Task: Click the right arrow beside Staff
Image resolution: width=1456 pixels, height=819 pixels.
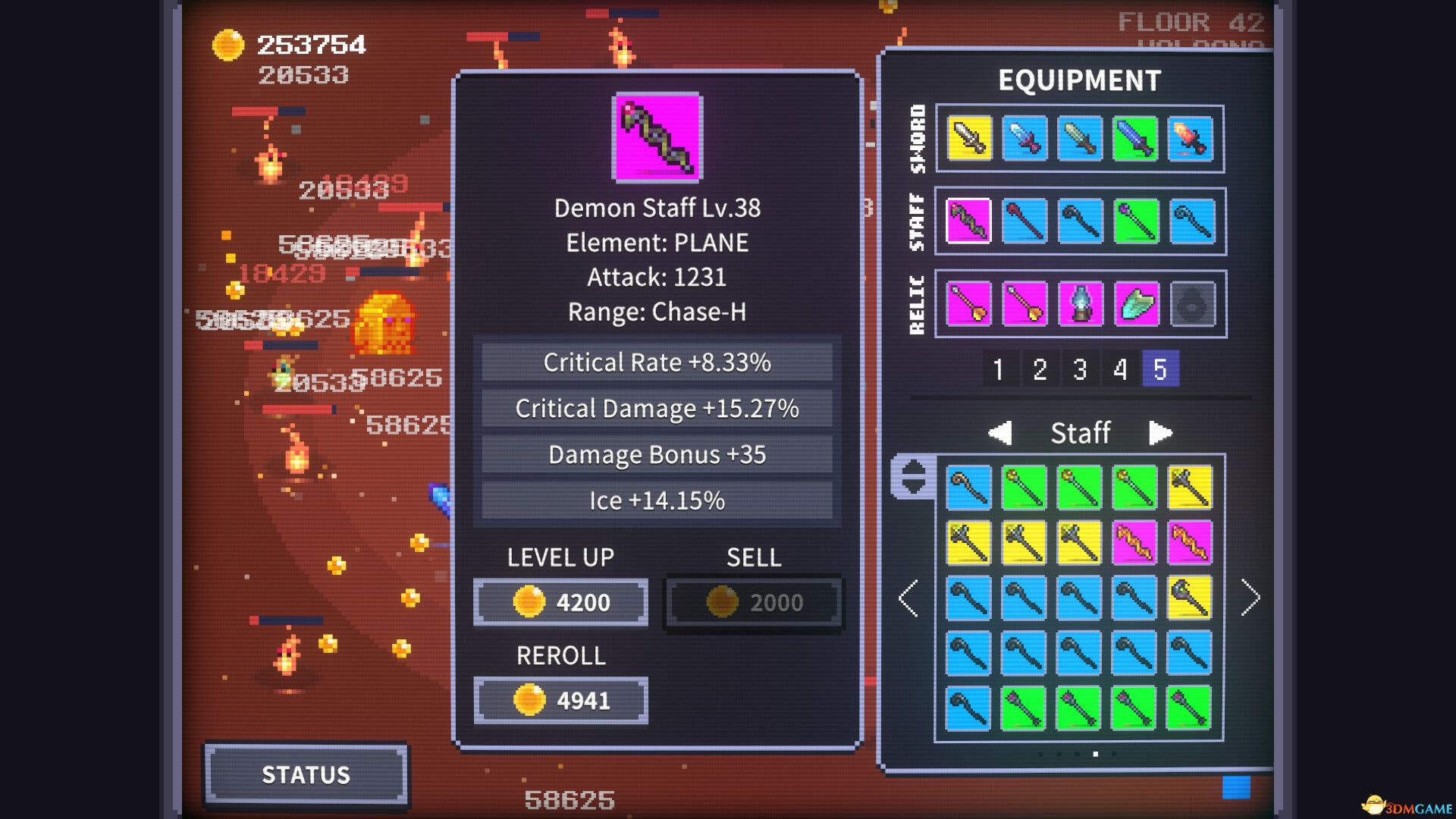Action: (1159, 432)
